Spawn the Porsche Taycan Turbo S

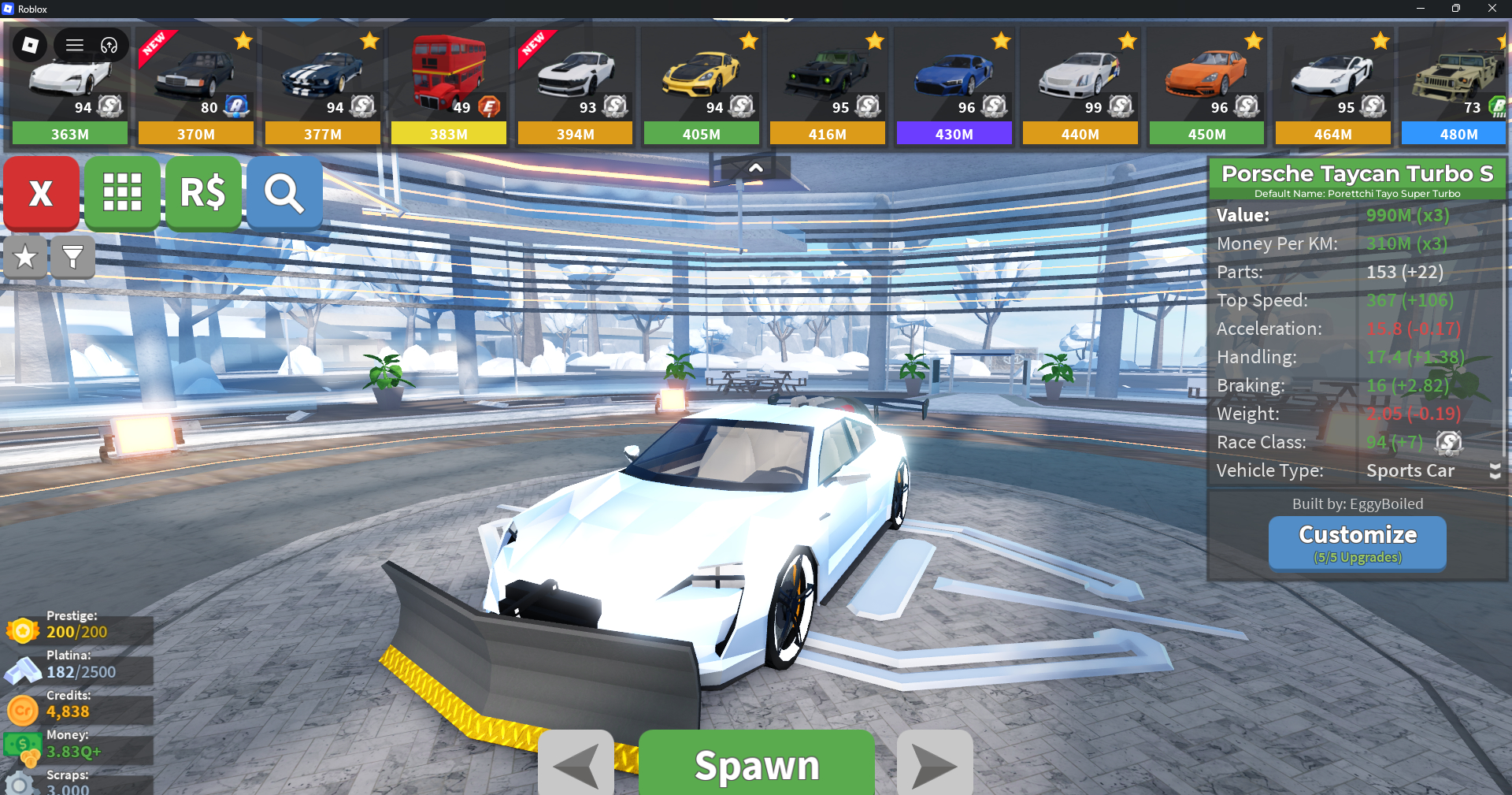pyautogui.click(x=756, y=764)
